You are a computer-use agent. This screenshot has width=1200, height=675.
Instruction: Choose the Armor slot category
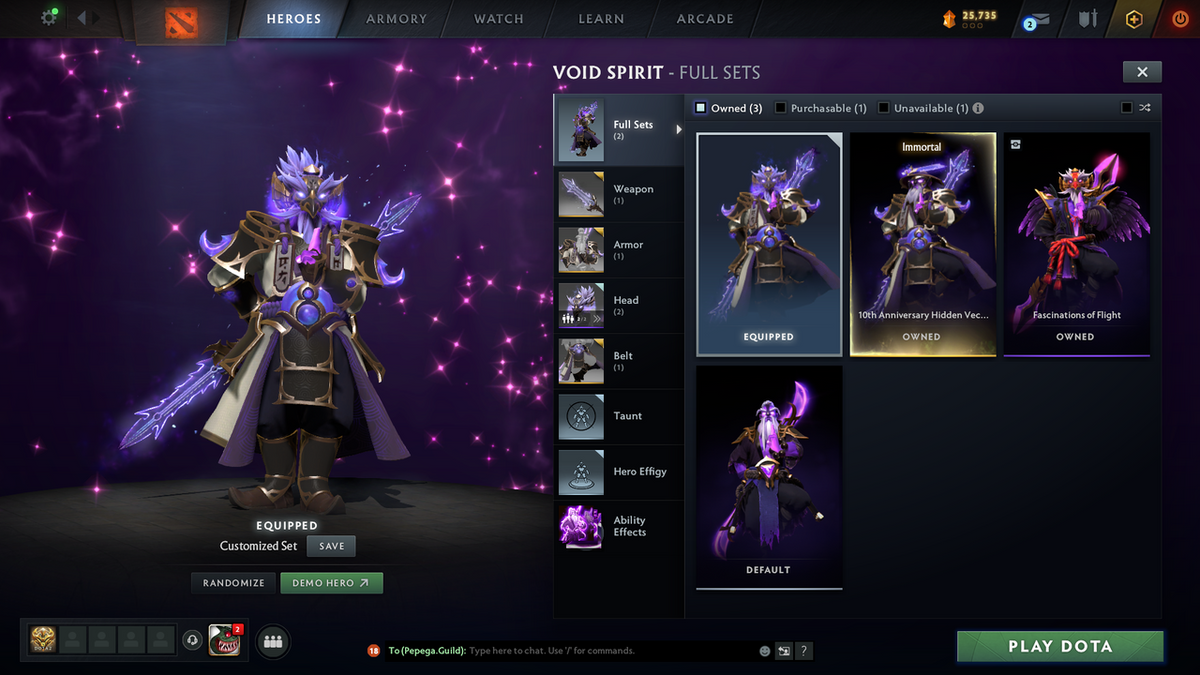click(x=620, y=250)
